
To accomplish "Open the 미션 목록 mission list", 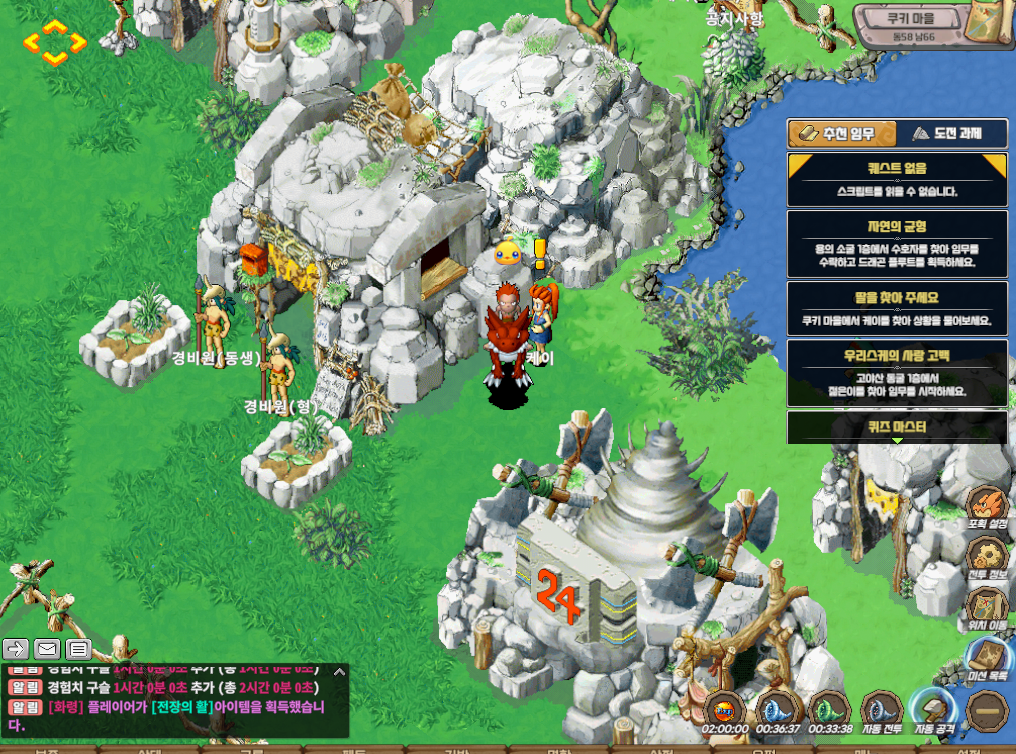I will pyautogui.click(x=989, y=662).
